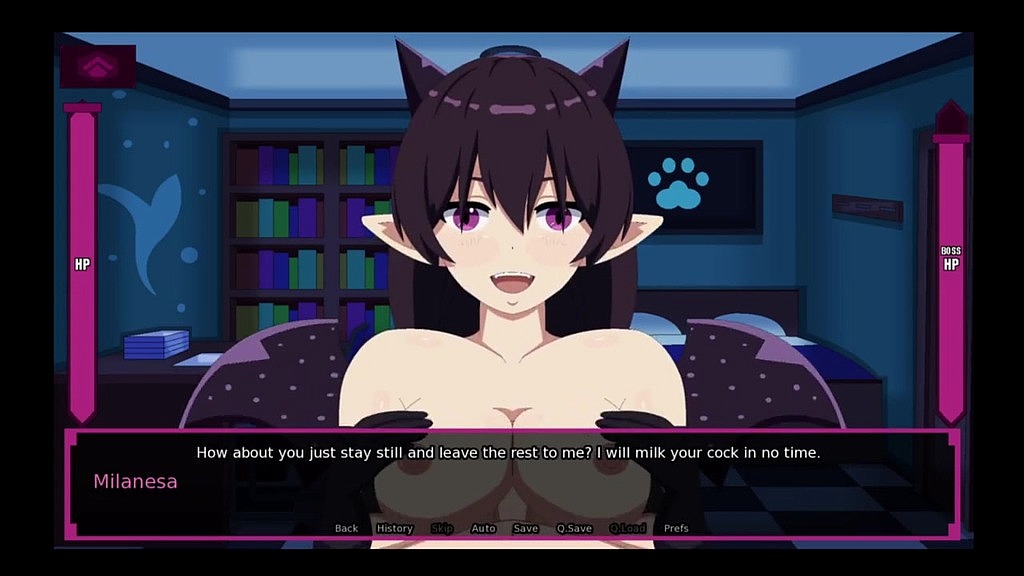Screen dimensions: 1024x576
Task: Click the top-left chevron menu icon
Action: click(x=97, y=66)
